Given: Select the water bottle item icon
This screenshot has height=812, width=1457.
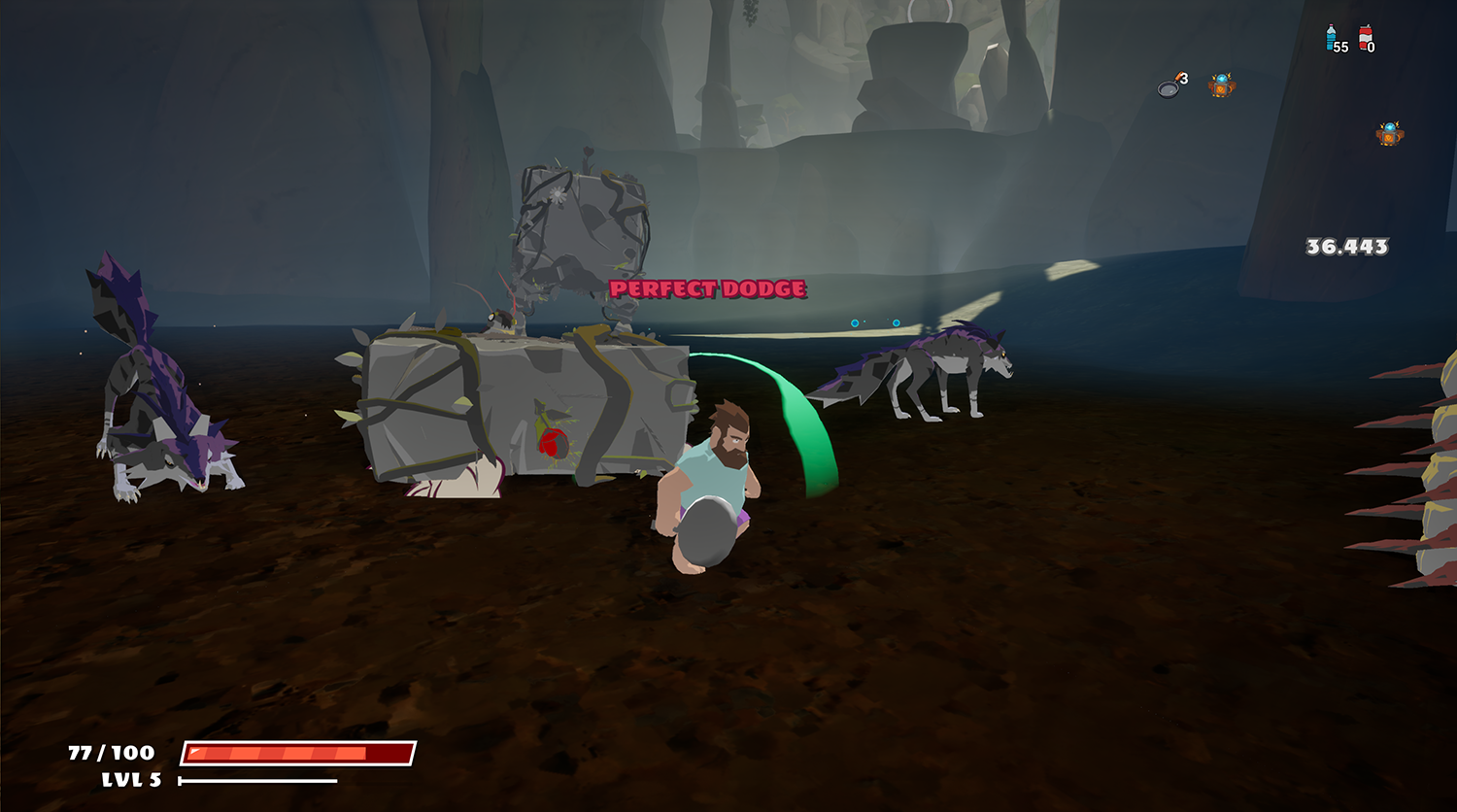Looking at the screenshot, I should 1331,38.
